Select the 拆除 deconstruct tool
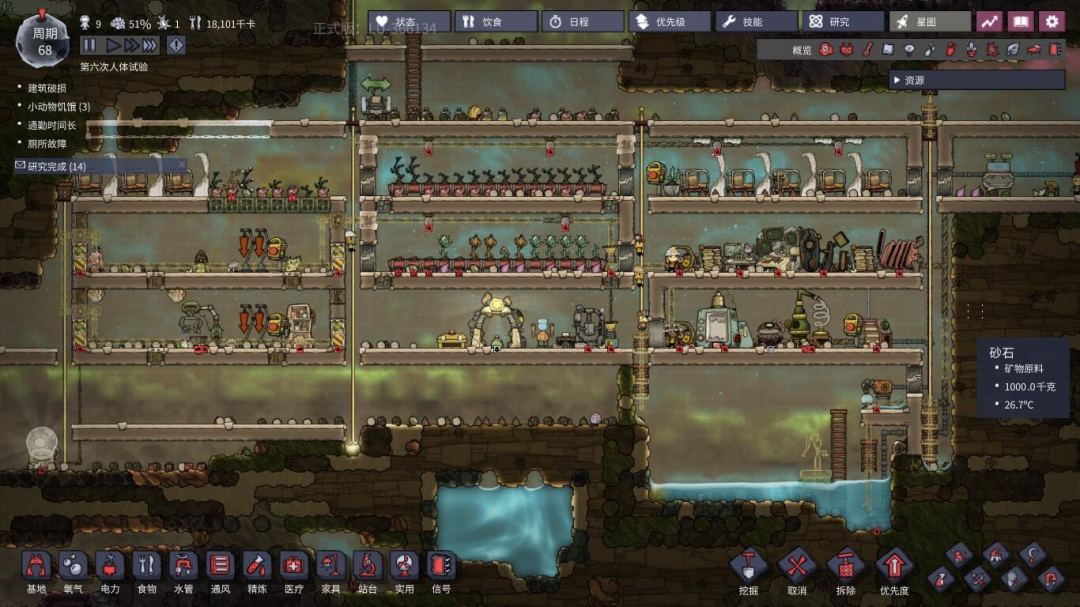1080x607 pixels. (x=845, y=569)
